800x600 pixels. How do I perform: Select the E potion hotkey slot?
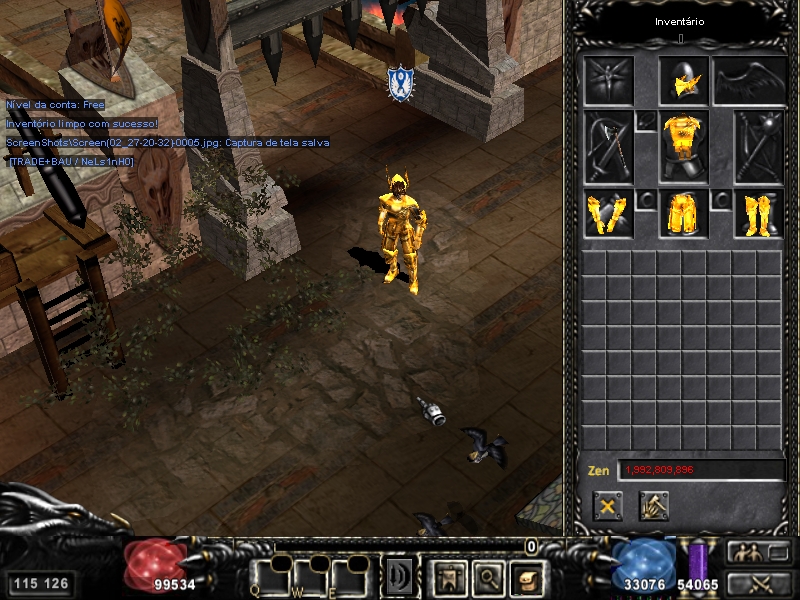point(350,577)
